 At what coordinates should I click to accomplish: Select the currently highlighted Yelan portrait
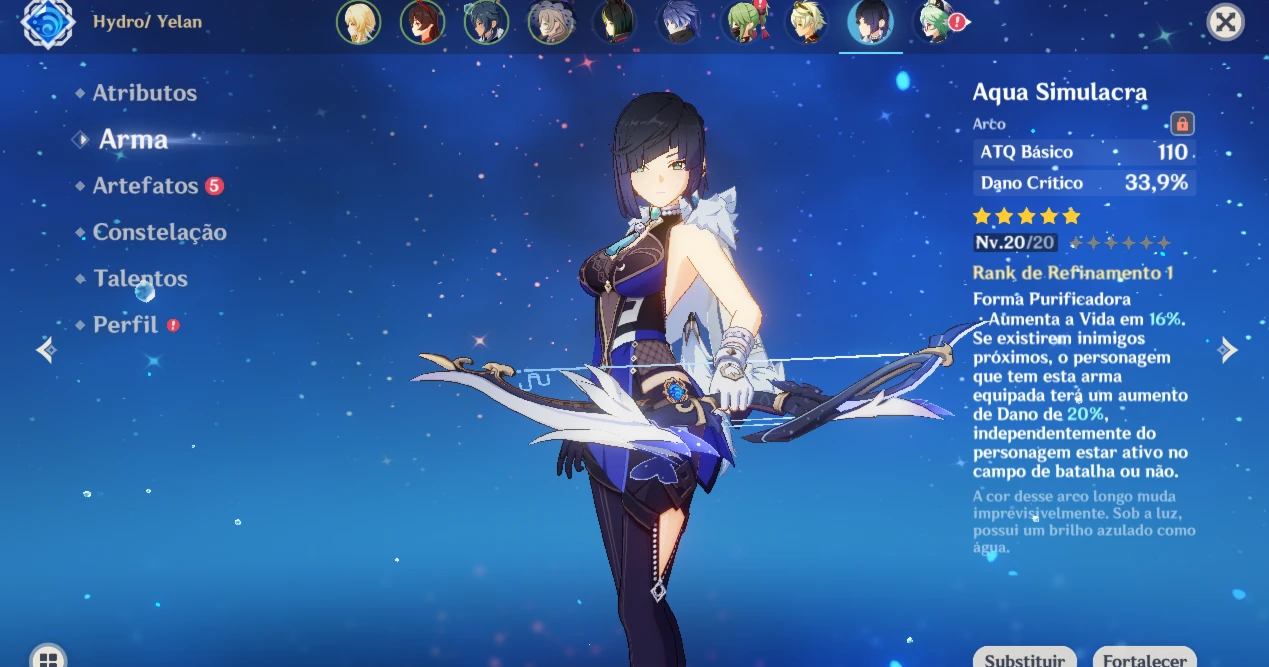point(870,22)
